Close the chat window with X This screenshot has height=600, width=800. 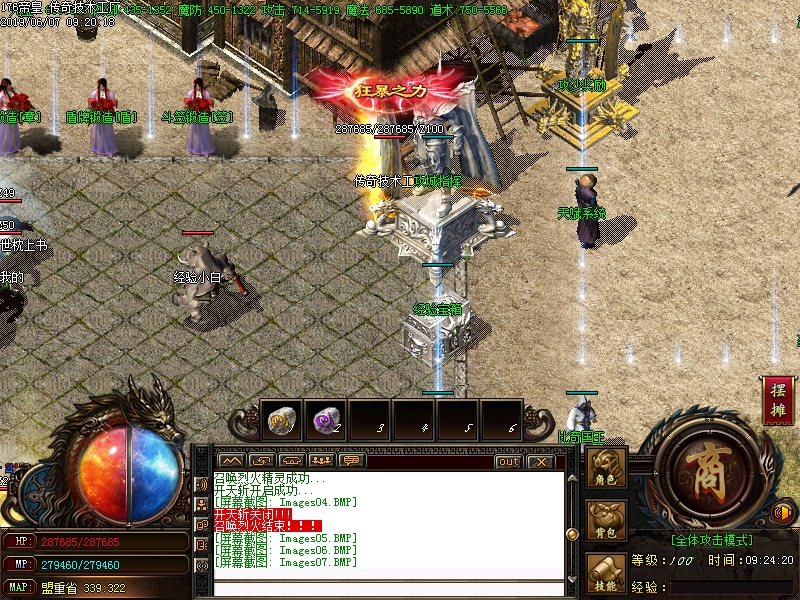(x=540, y=461)
